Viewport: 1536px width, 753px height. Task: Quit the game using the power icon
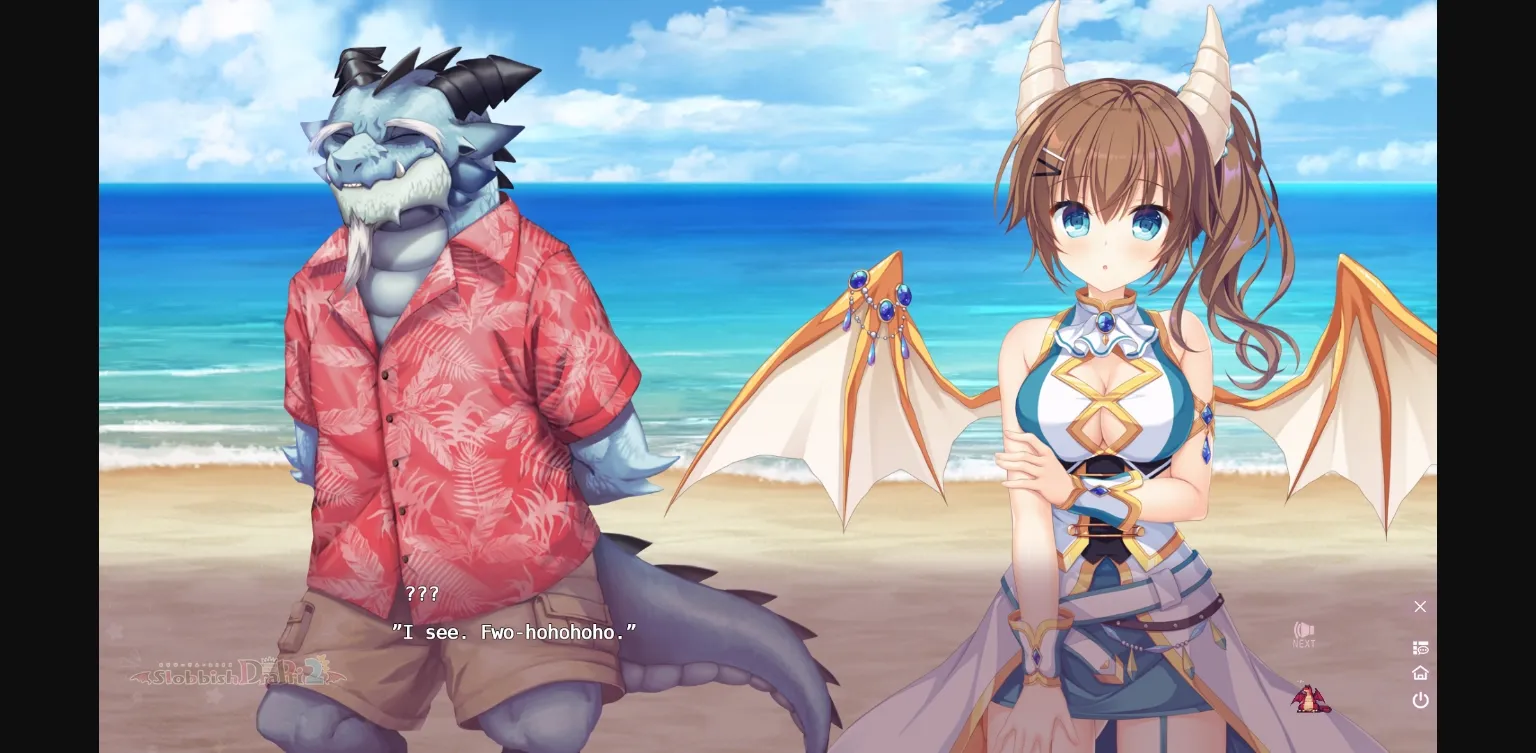click(x=1420, y=700)
